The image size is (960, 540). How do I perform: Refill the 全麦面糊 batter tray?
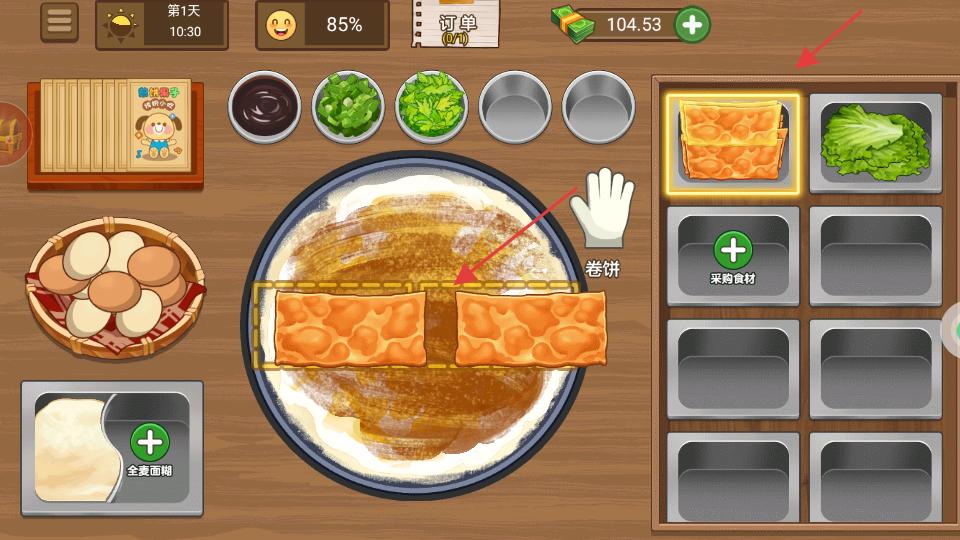click(x=149, y=446)
